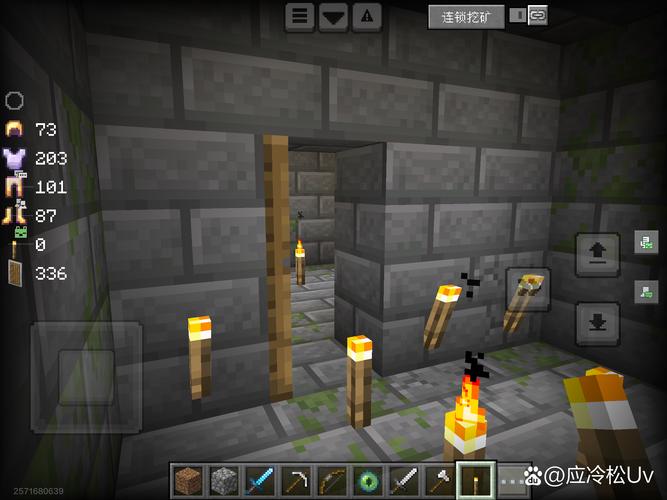667x500 pixels.
Task: Tap the descend arrow button
Action: pyautogui.click(x=597, y=322)
